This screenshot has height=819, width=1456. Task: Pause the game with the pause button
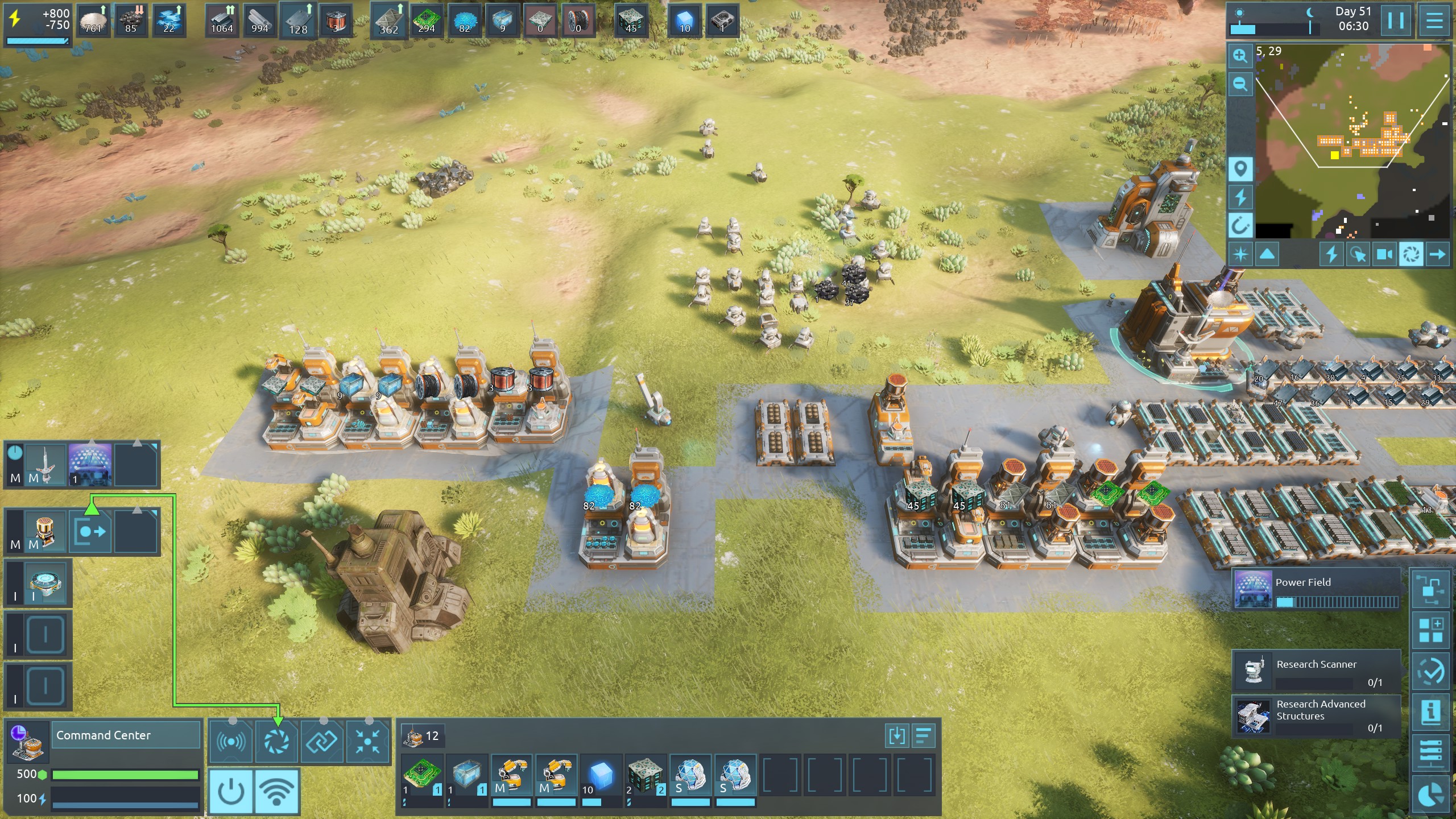tap(1396, 20)
